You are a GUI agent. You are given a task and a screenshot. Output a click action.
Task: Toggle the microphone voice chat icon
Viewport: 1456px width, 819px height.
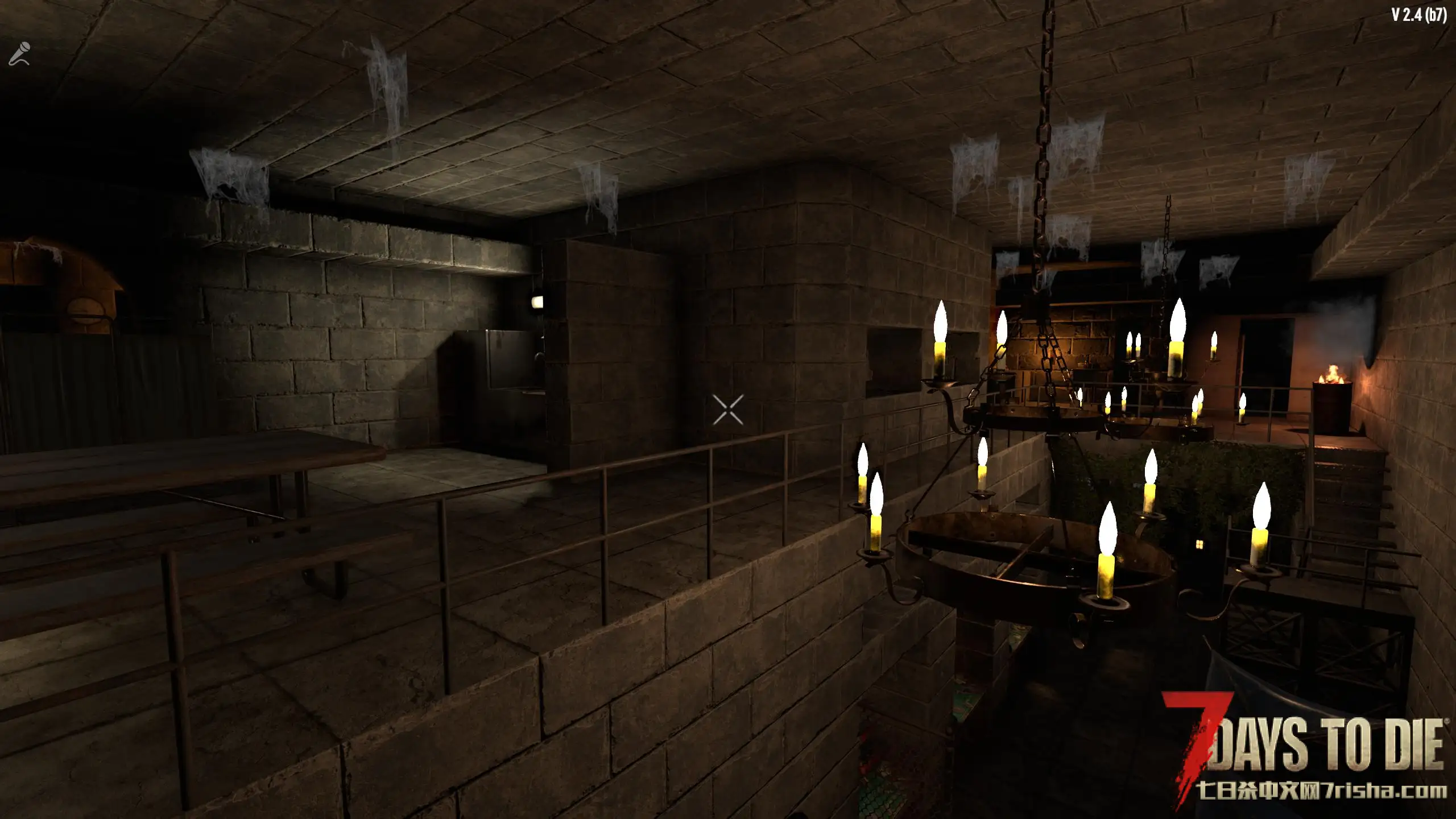coord(19,54)
